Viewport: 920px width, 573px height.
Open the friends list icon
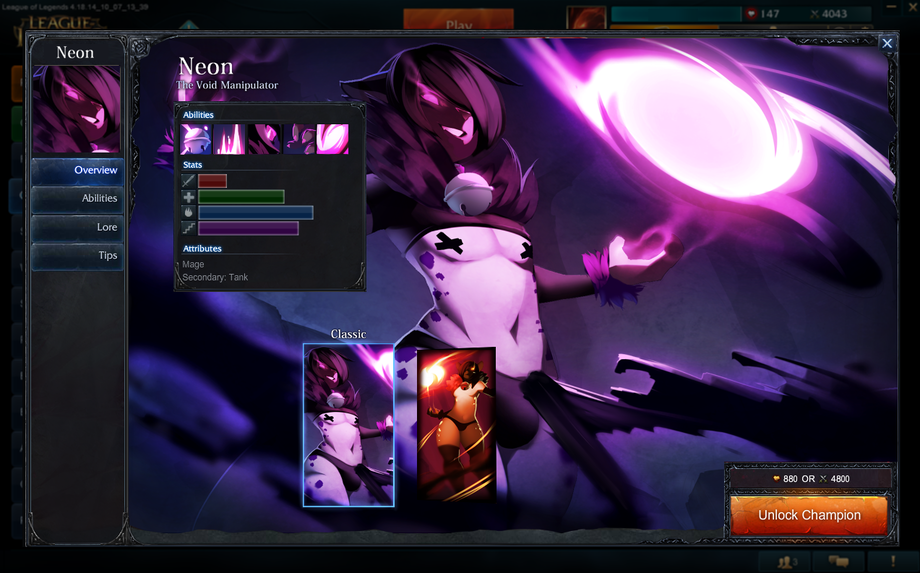click(x=787, y=562)
